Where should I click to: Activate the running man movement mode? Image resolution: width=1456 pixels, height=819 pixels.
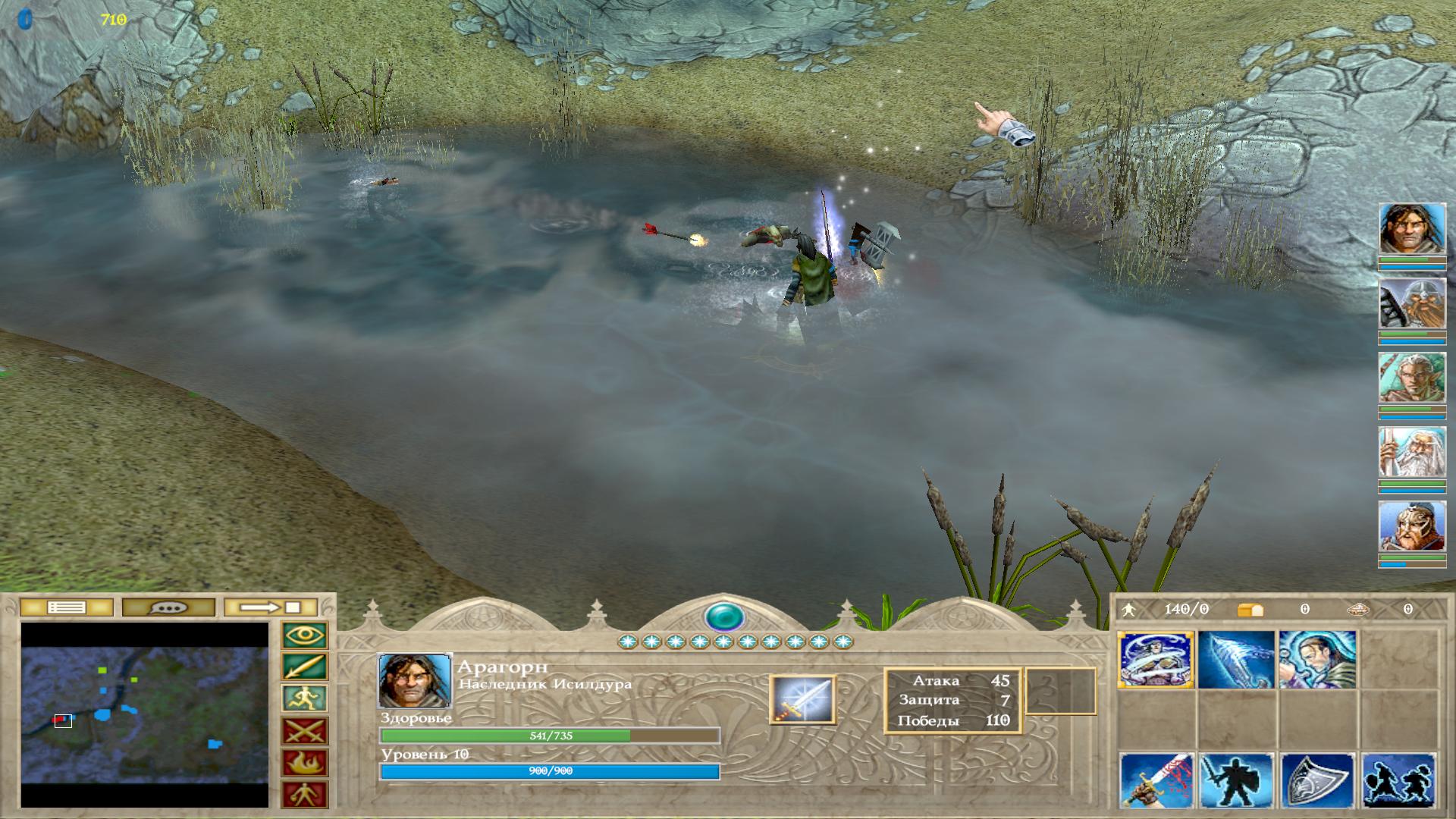pyautogui.click(x=305, y=699)
